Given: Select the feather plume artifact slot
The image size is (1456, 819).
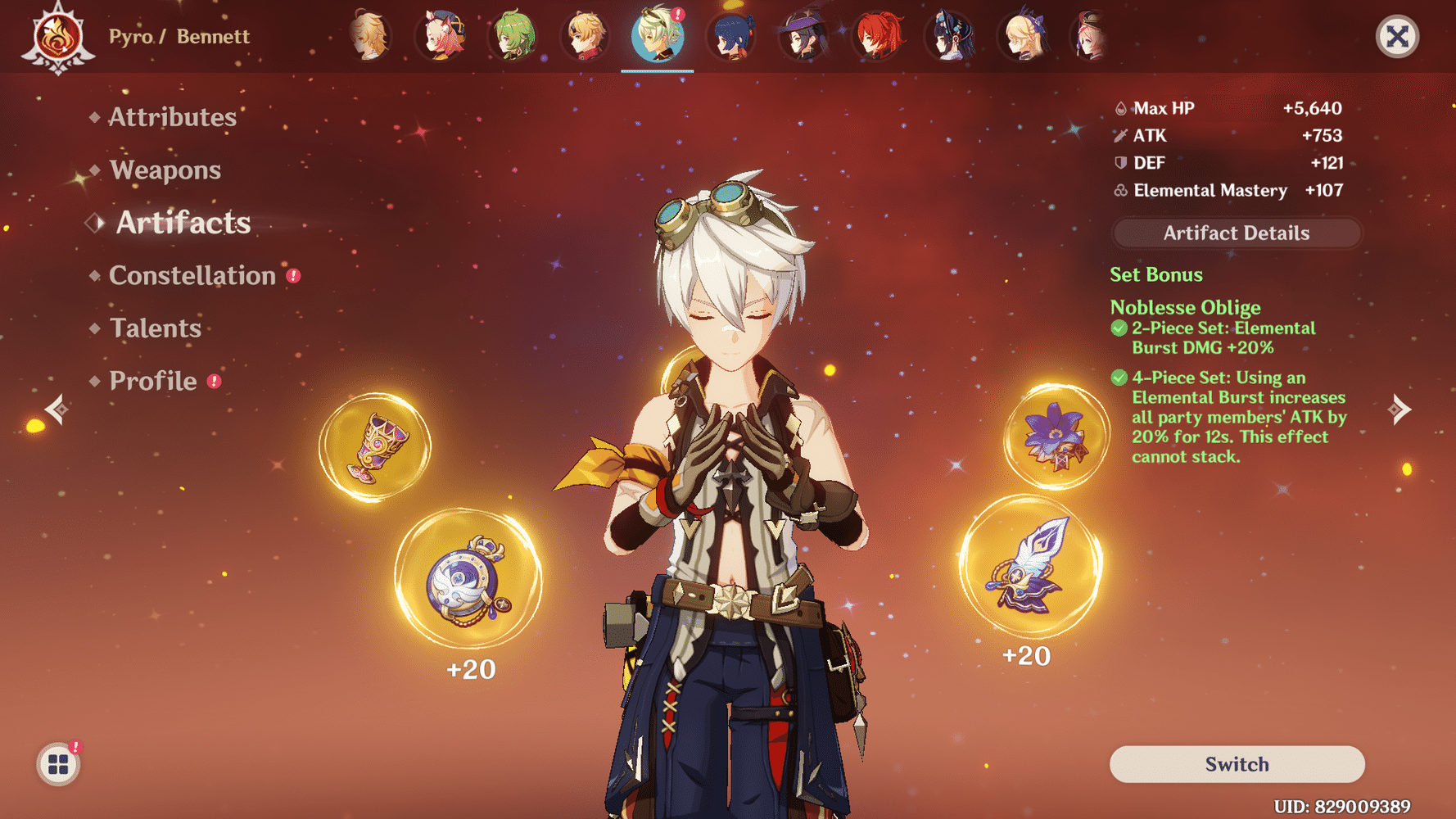Looking at the screenshot, I should point(1031,567).
